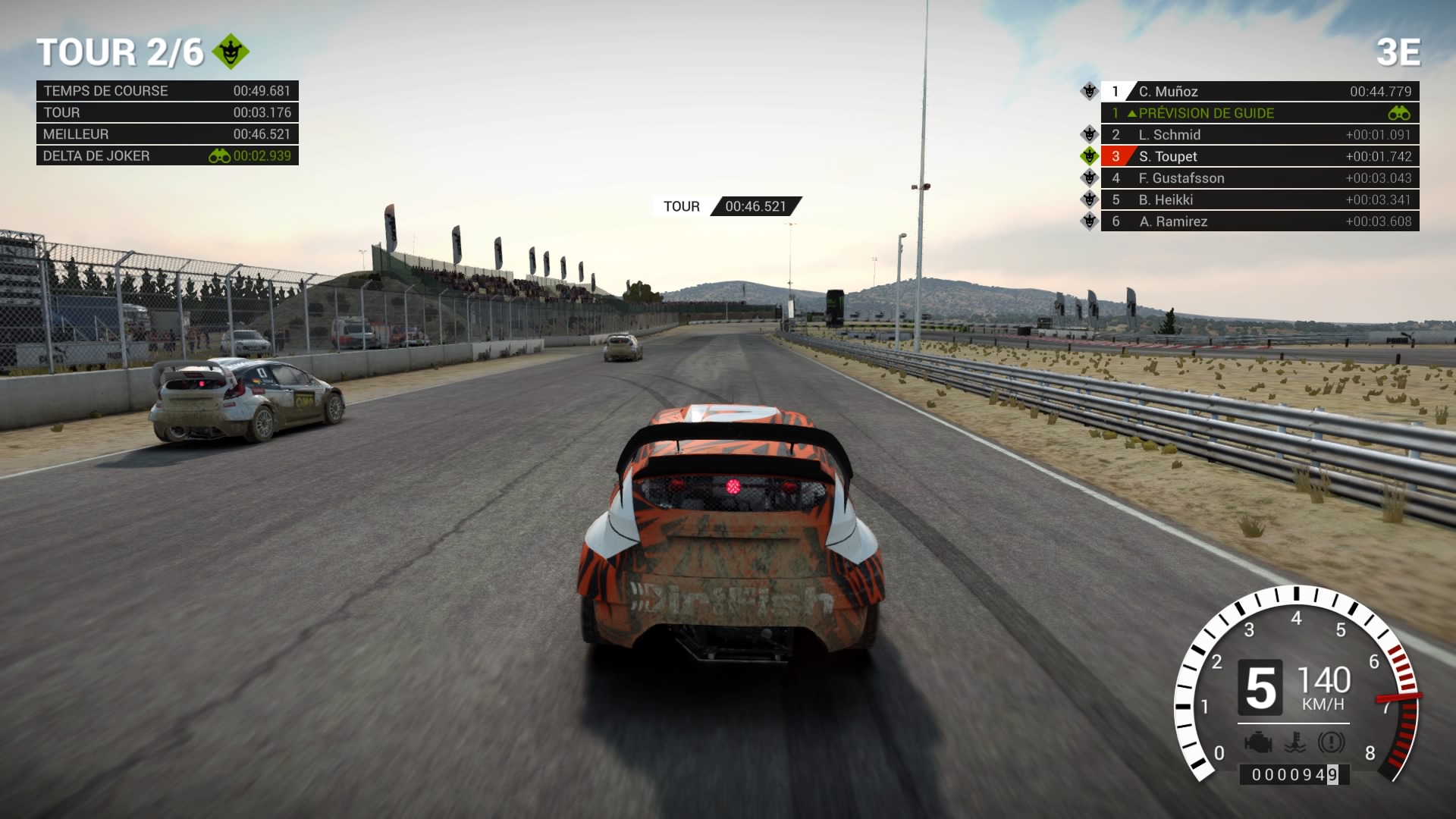Viewport: 1456px width, 819px height.
Task: Click the coolant temperature icon on the tachometer
Action: coord(1295,742)
